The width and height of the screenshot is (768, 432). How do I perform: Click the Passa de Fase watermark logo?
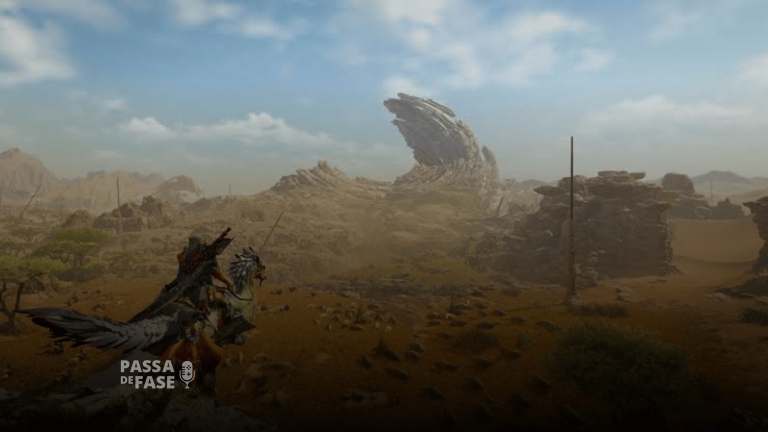(x=157, y=374)
